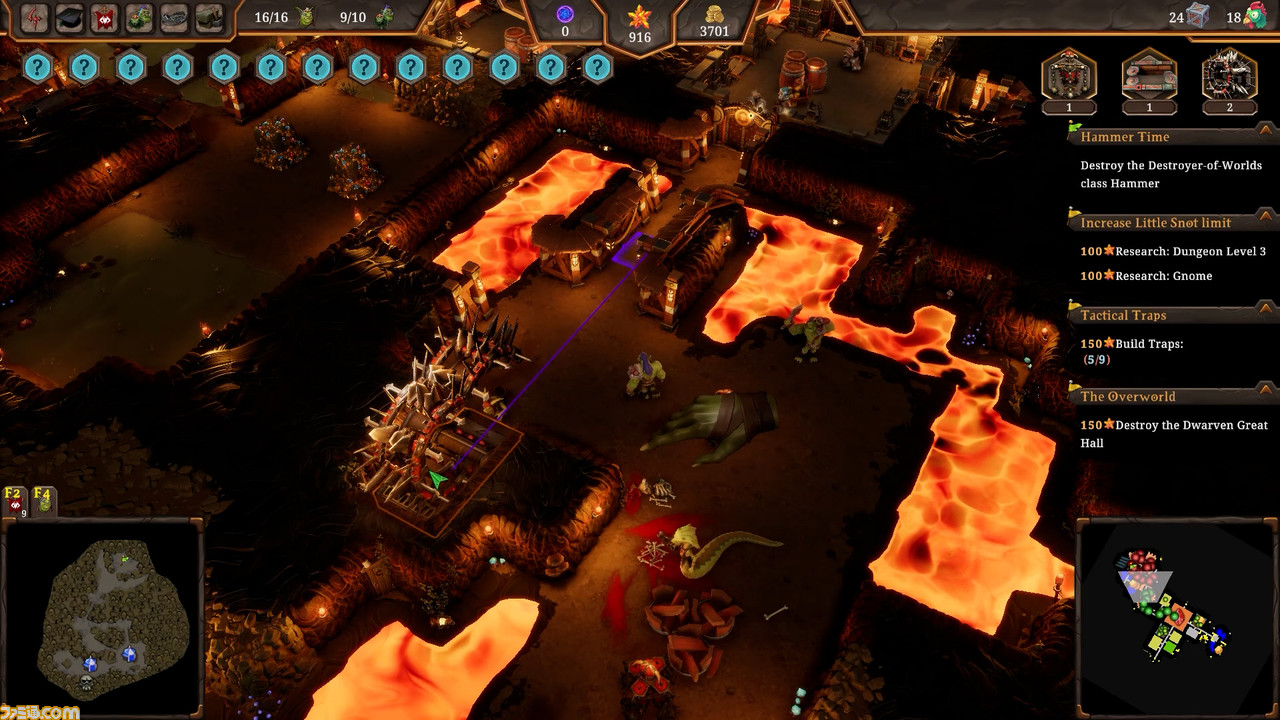Open the graduation cap research menu

tap(69, 17)
